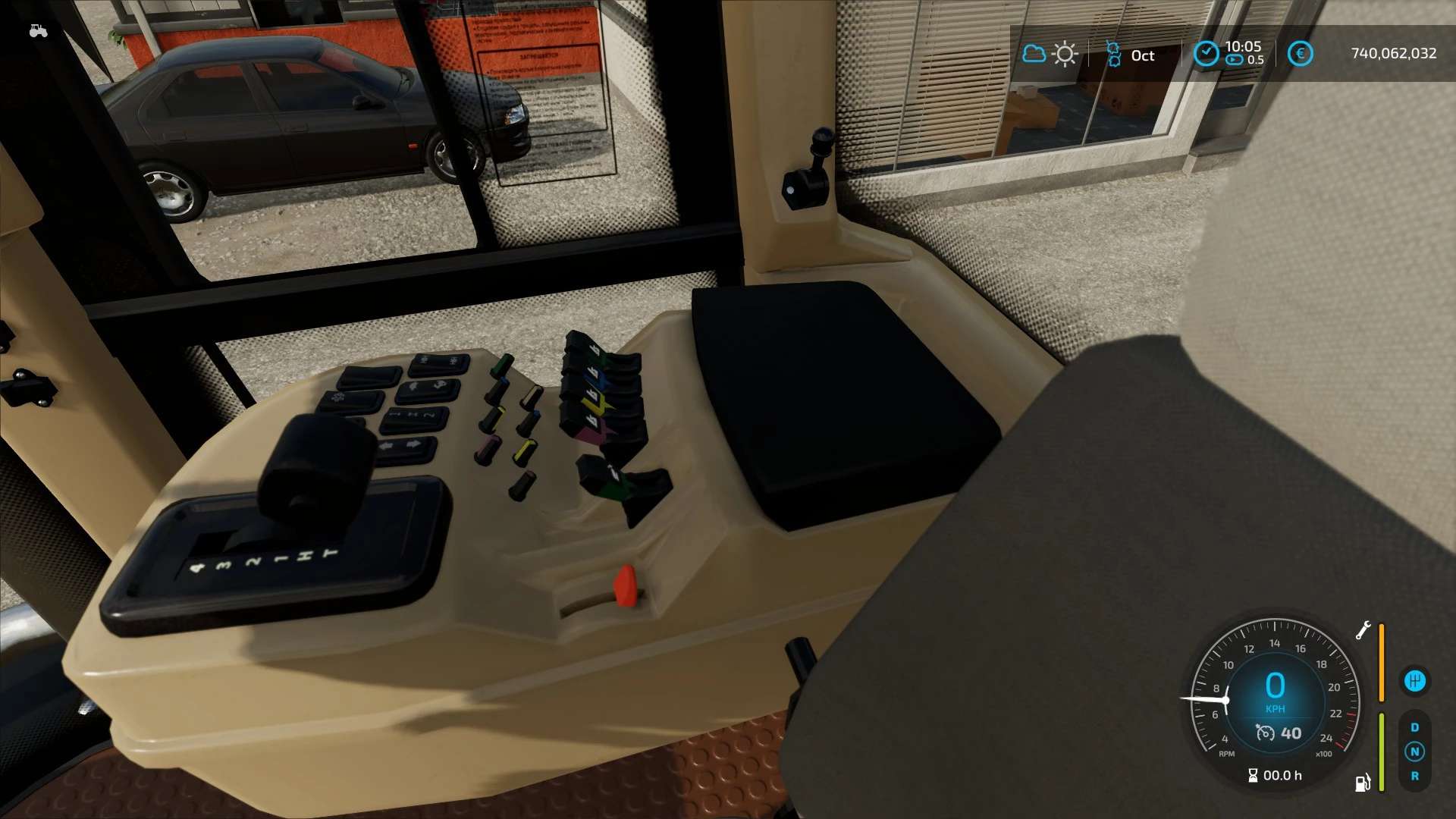The width and height of the screenshot is (1456, 819).
Task: Click the cruise control speed icon
Action: (x=1265, y=733)
